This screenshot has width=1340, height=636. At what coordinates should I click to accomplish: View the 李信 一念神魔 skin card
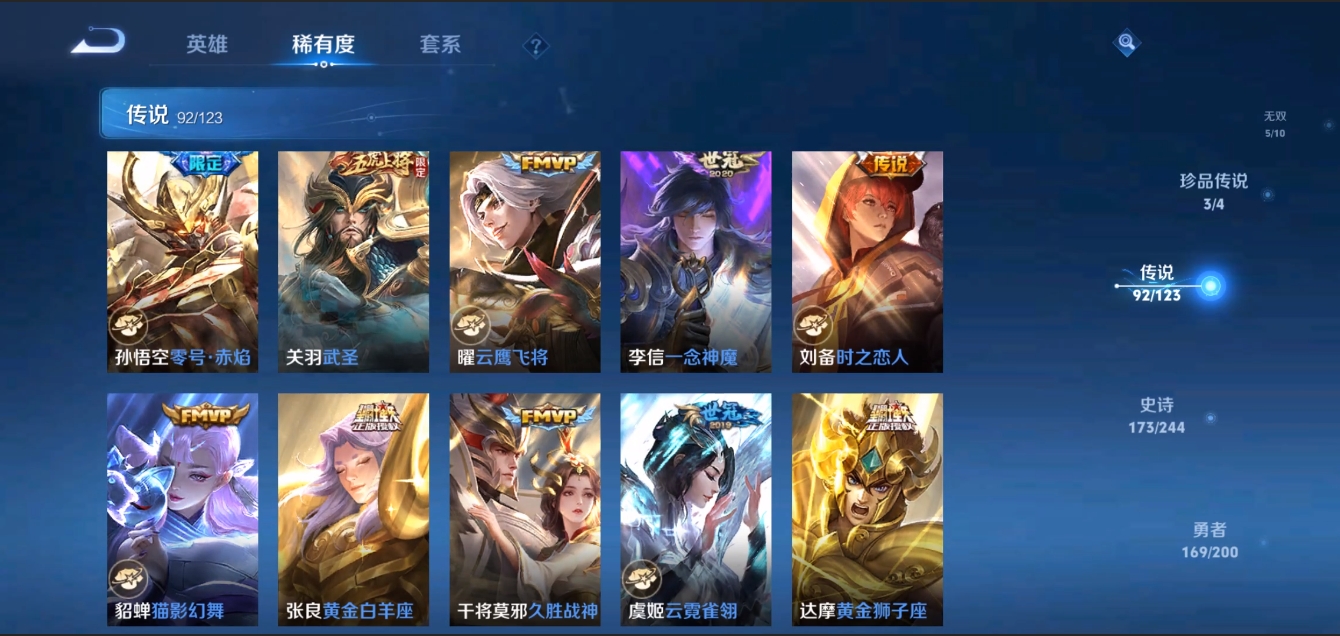point(696,262)
